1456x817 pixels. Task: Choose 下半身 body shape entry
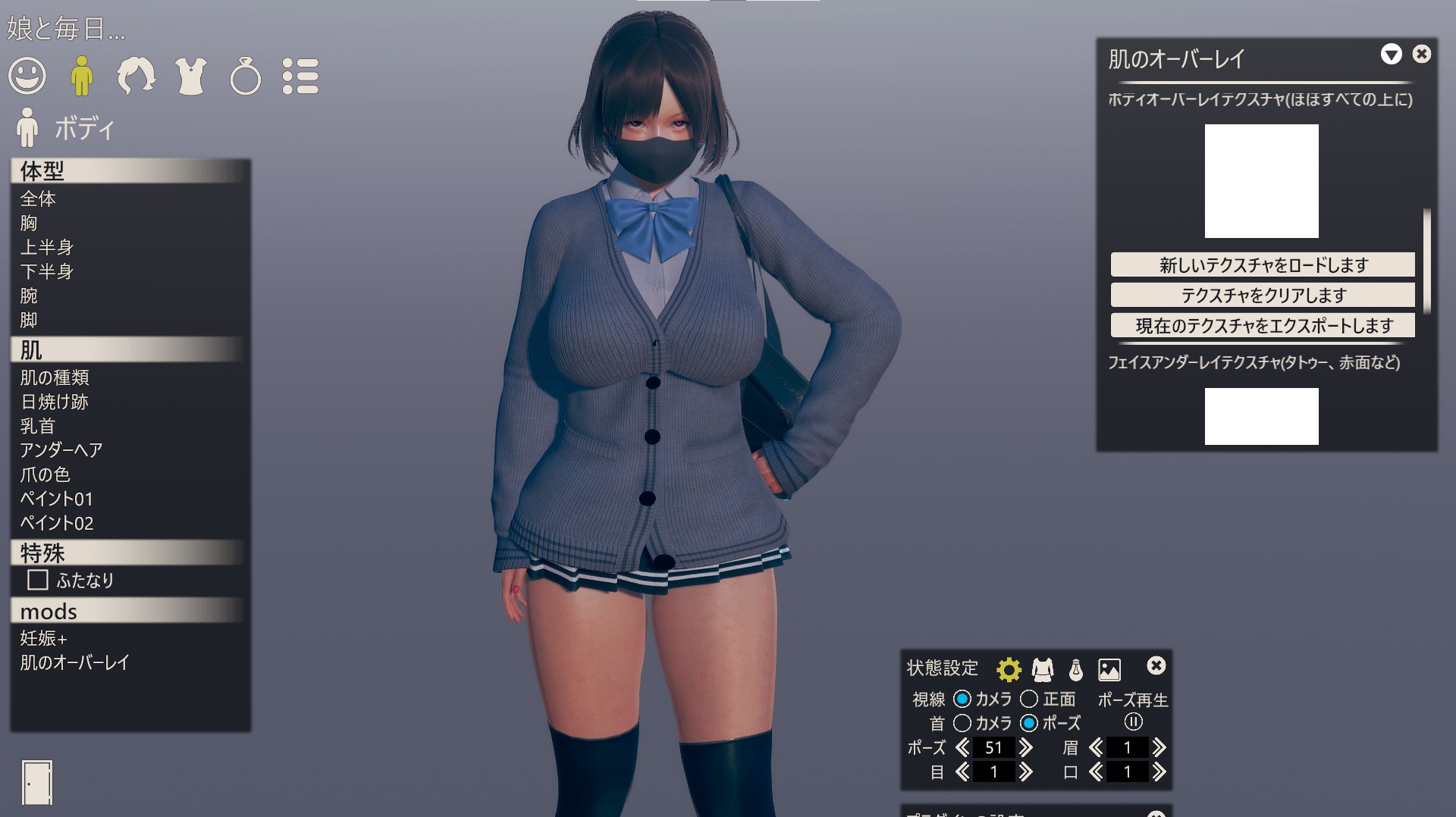tap(47, 271)
